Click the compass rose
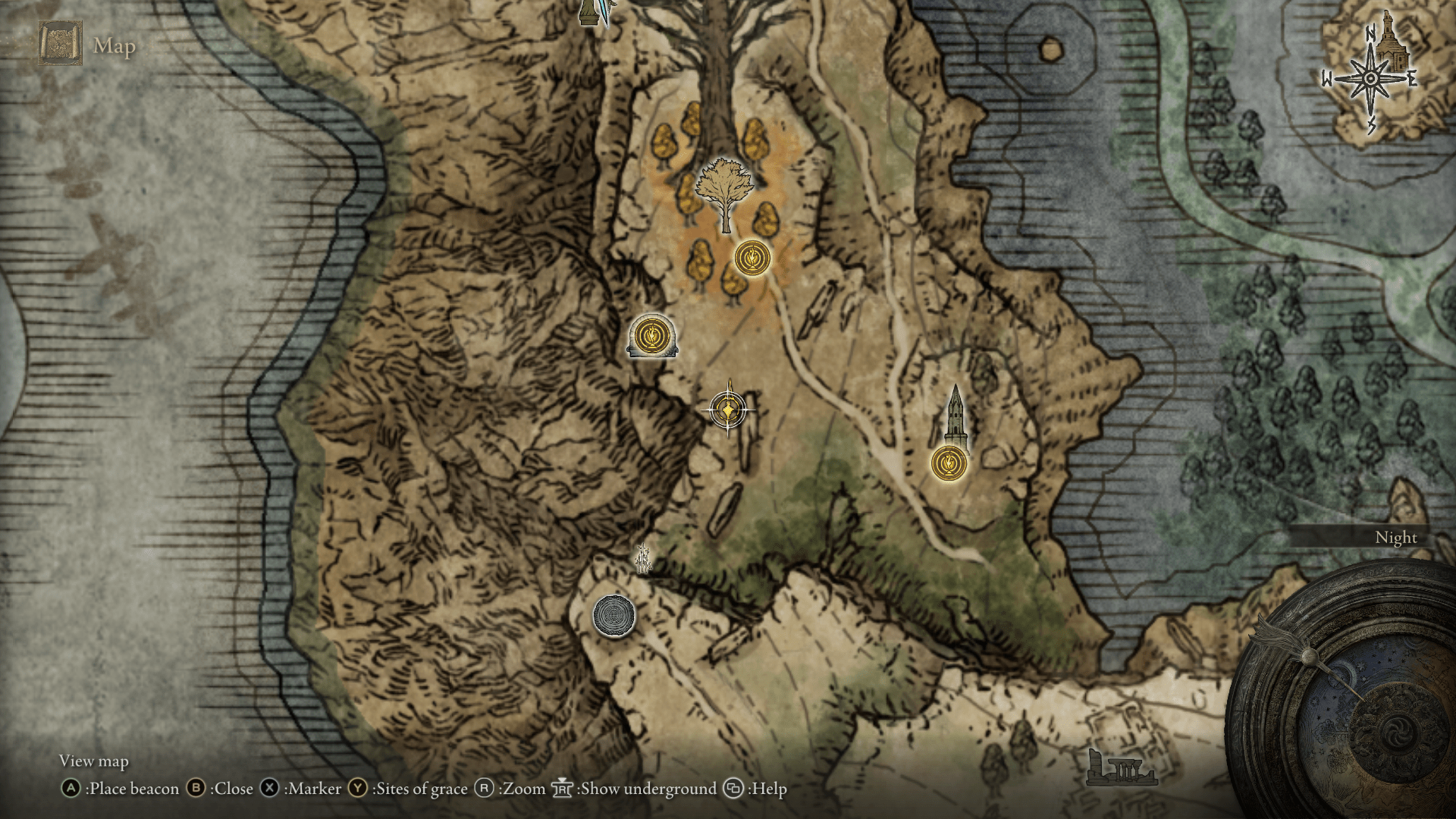This screenshot has width=1456, height=819. point(1370,79)
